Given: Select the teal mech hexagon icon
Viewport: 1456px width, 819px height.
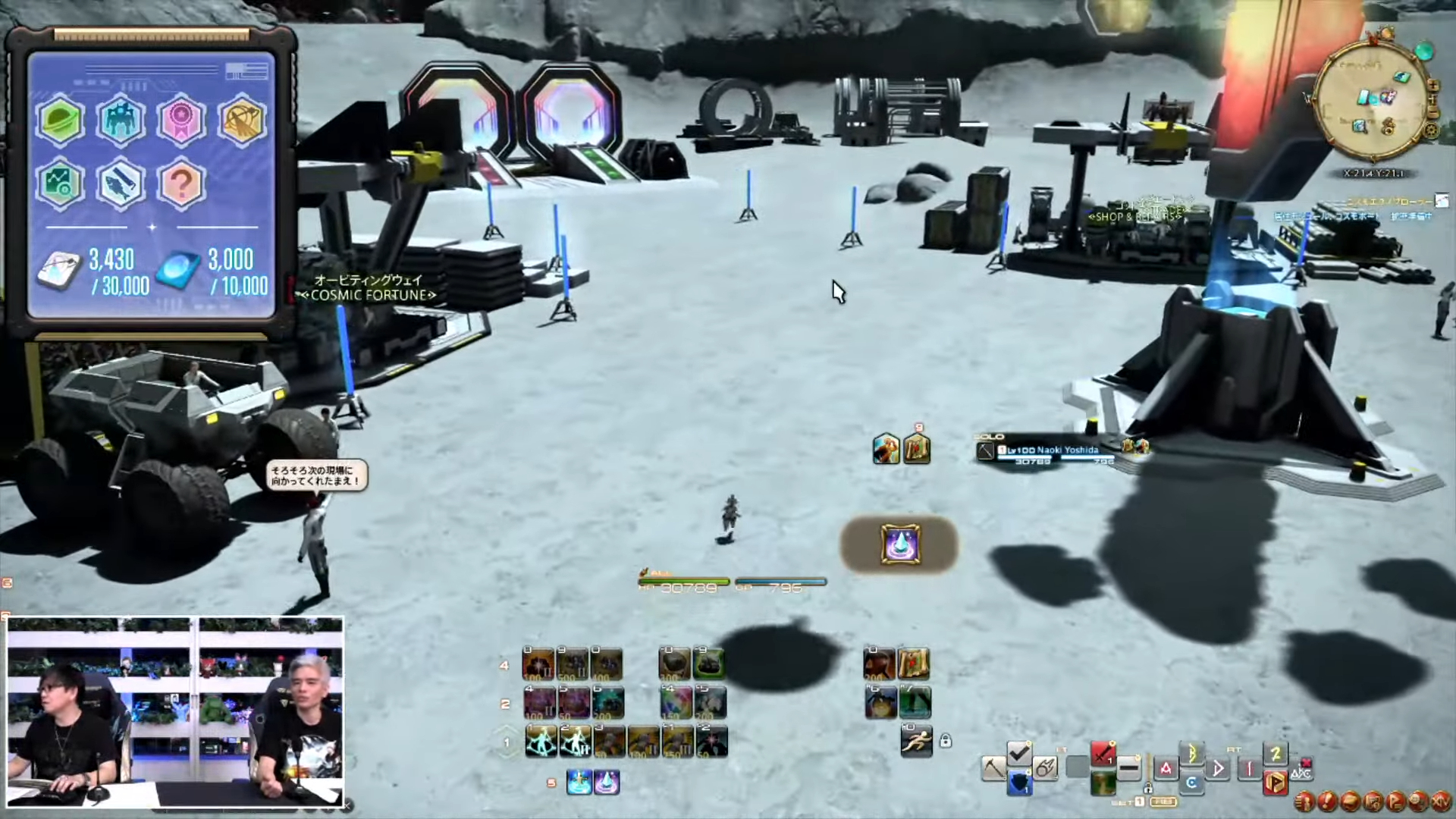Looking at the screenshot, I should pyautogui.click(x=121, y=120).
